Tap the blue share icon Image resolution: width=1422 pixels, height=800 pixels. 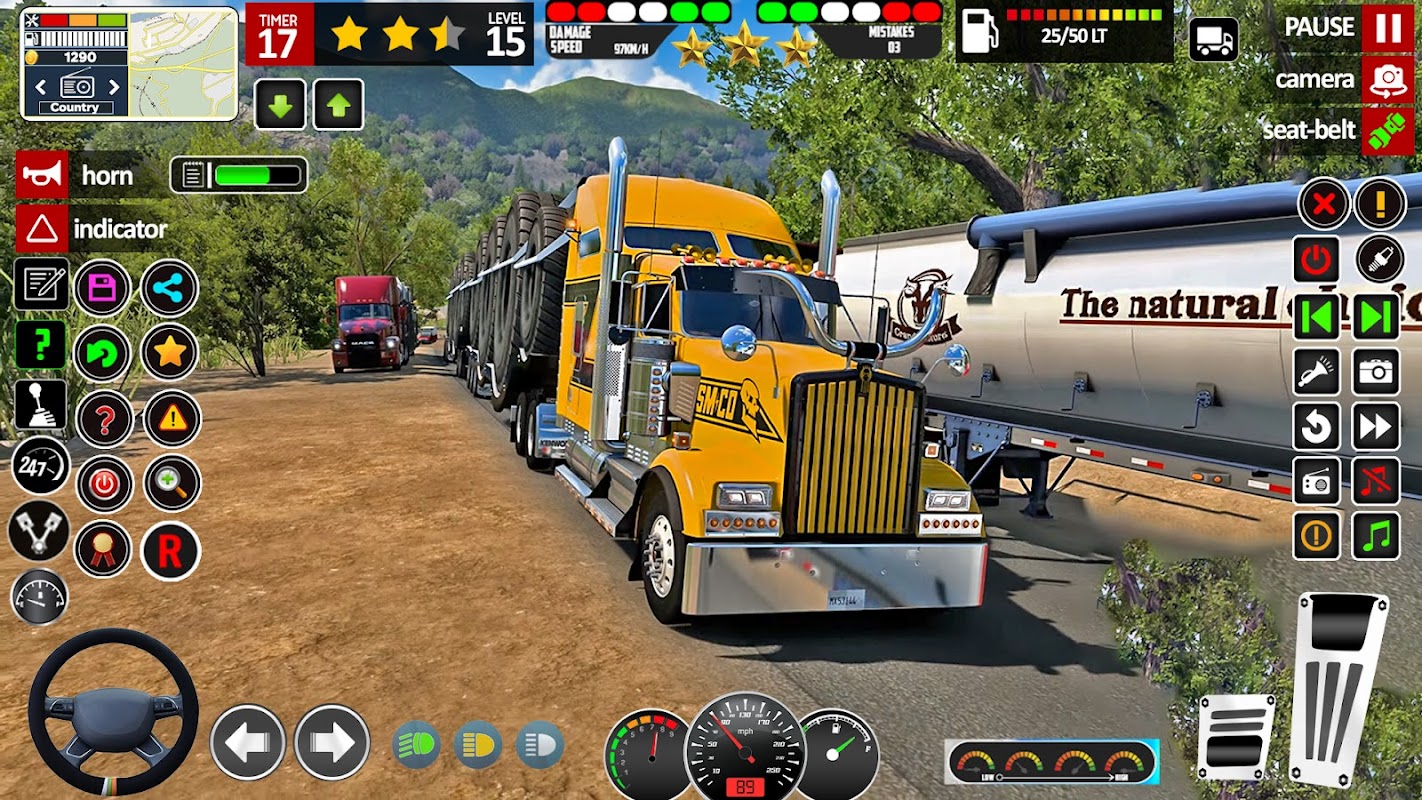click(169, 289)
